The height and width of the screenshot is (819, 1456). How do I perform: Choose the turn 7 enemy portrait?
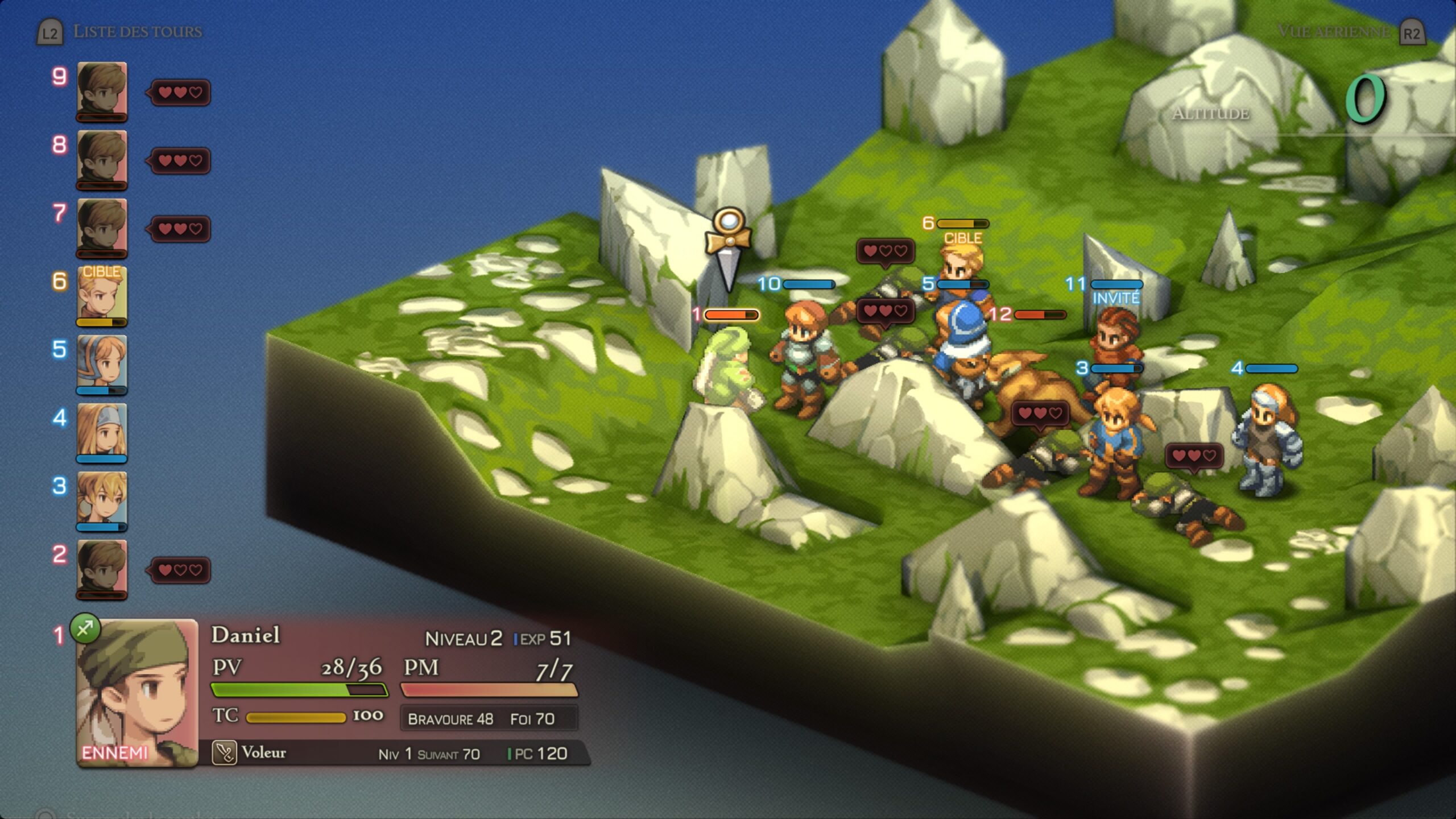click(102, 226)
